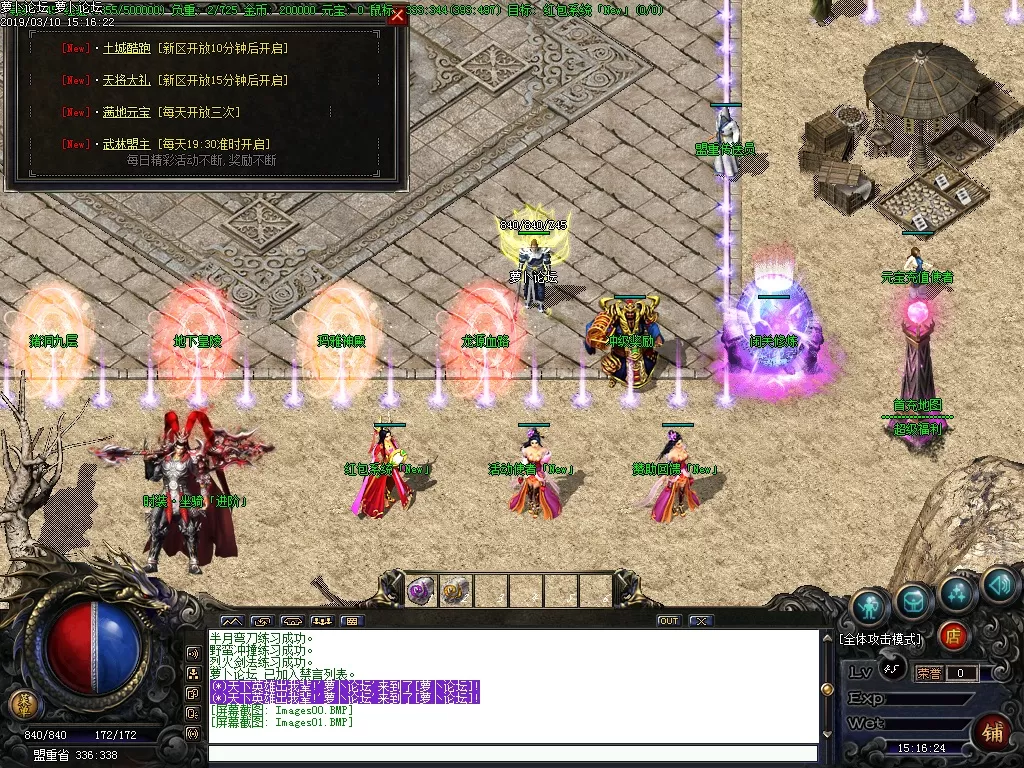Click the X button beside OUT
Image resolution: width=1024 pixels, height=768 pixels.
(700, 621)
